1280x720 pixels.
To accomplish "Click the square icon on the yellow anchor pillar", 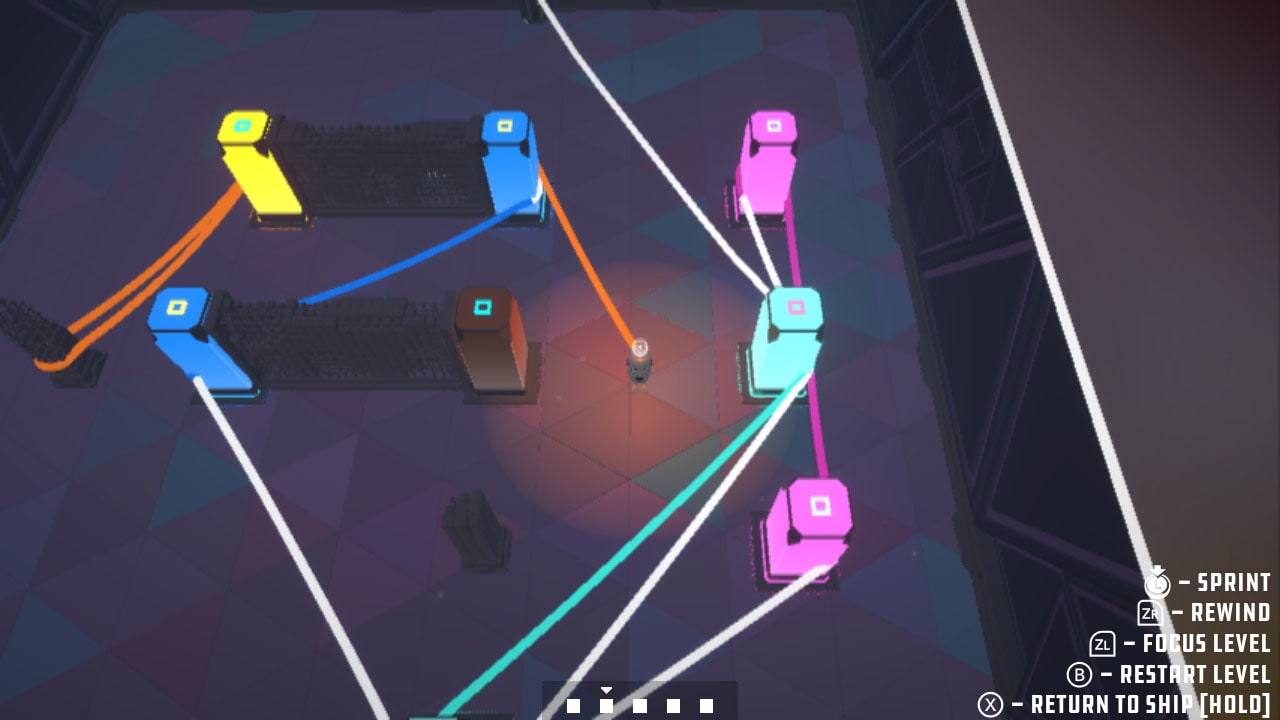I will (x=243, y=126).
